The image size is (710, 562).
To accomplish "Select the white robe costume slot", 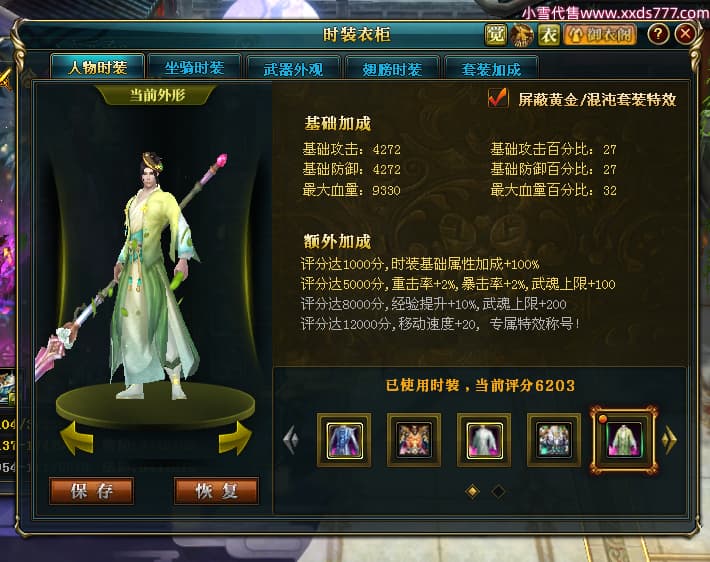I will coord(484,439).
